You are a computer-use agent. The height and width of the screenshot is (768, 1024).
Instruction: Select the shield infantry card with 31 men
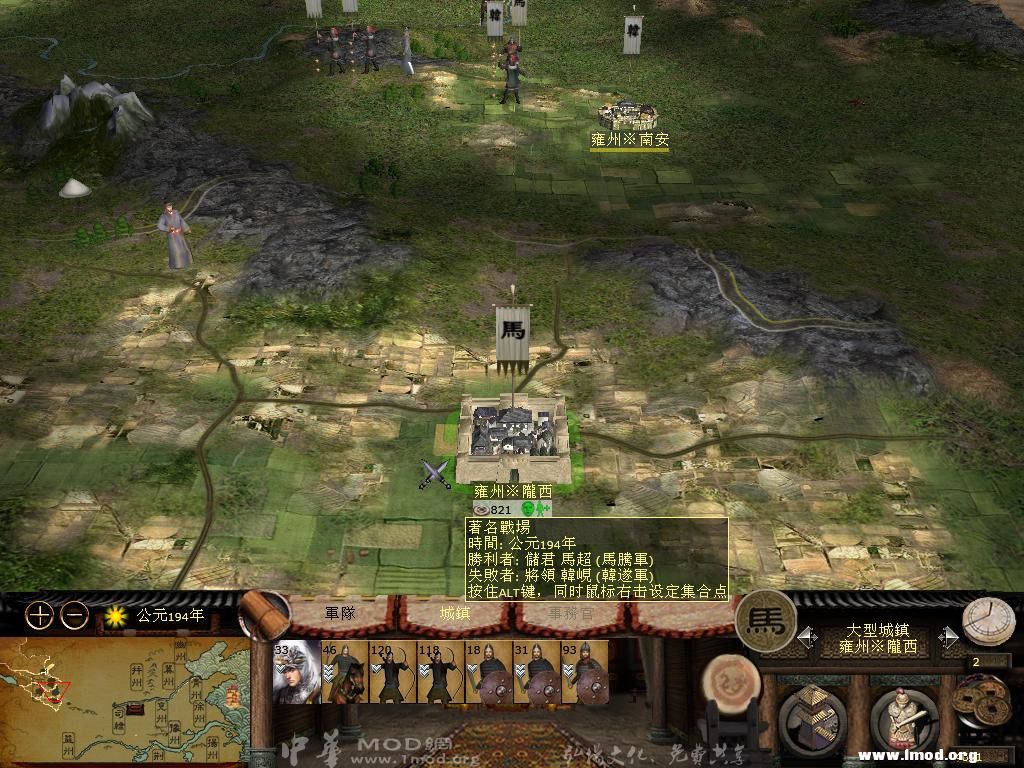click(x=536, y=672)
